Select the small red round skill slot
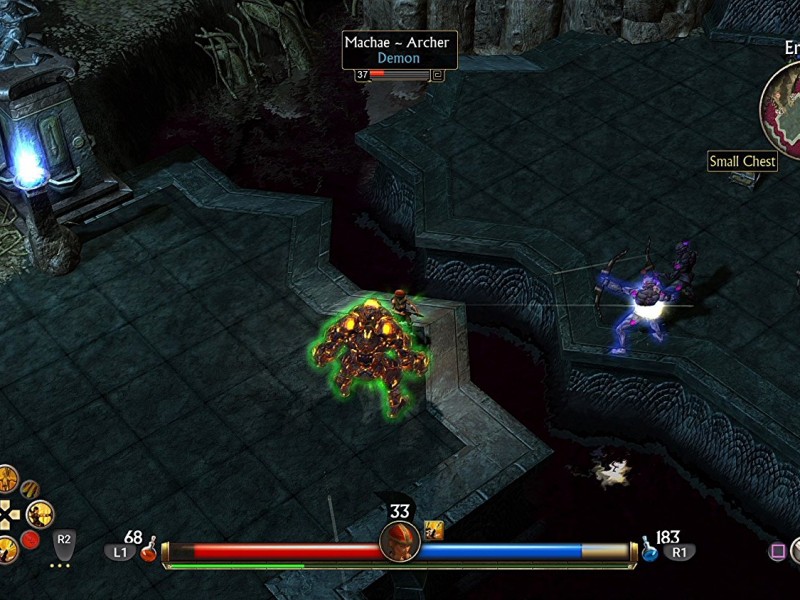This screenshot has width=800, height=600. (31, 540)
